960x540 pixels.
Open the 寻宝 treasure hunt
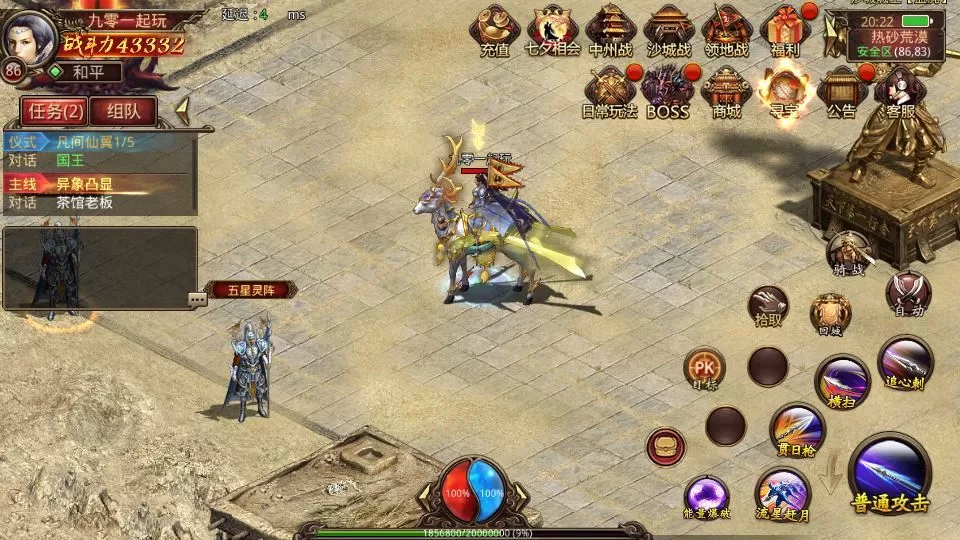[783, 90]
